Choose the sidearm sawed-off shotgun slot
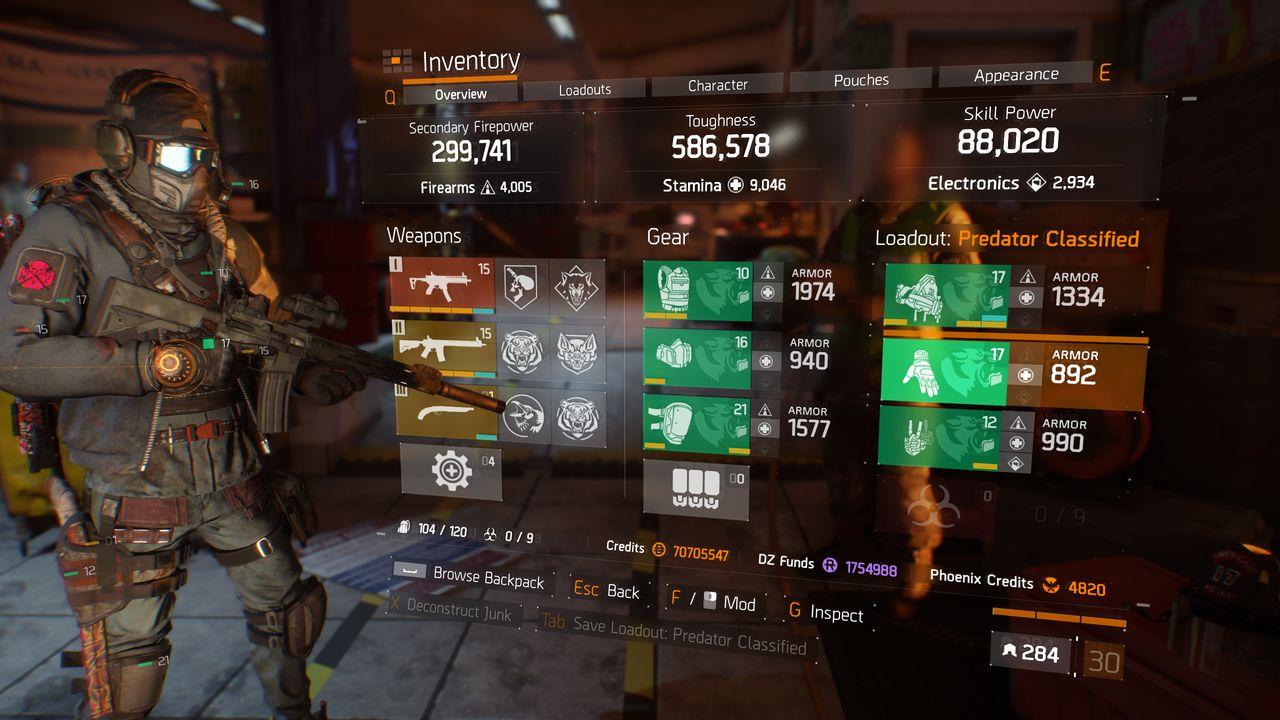Image resolution: width=1280 pixels, height=720 pixels. coord(443,413)
